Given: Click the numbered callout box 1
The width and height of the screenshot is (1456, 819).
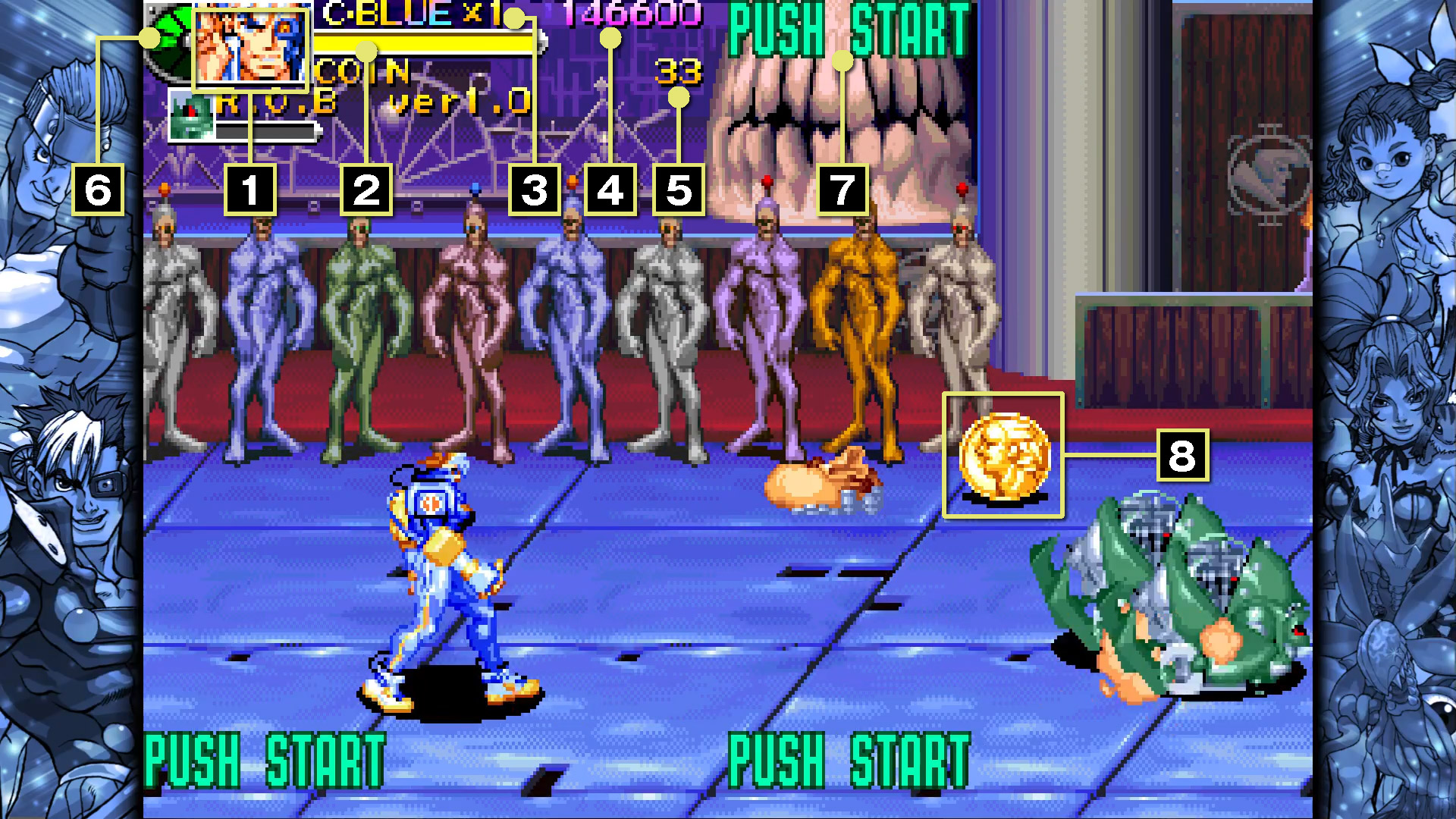Looking at the screenshot, I should [251, 191].
